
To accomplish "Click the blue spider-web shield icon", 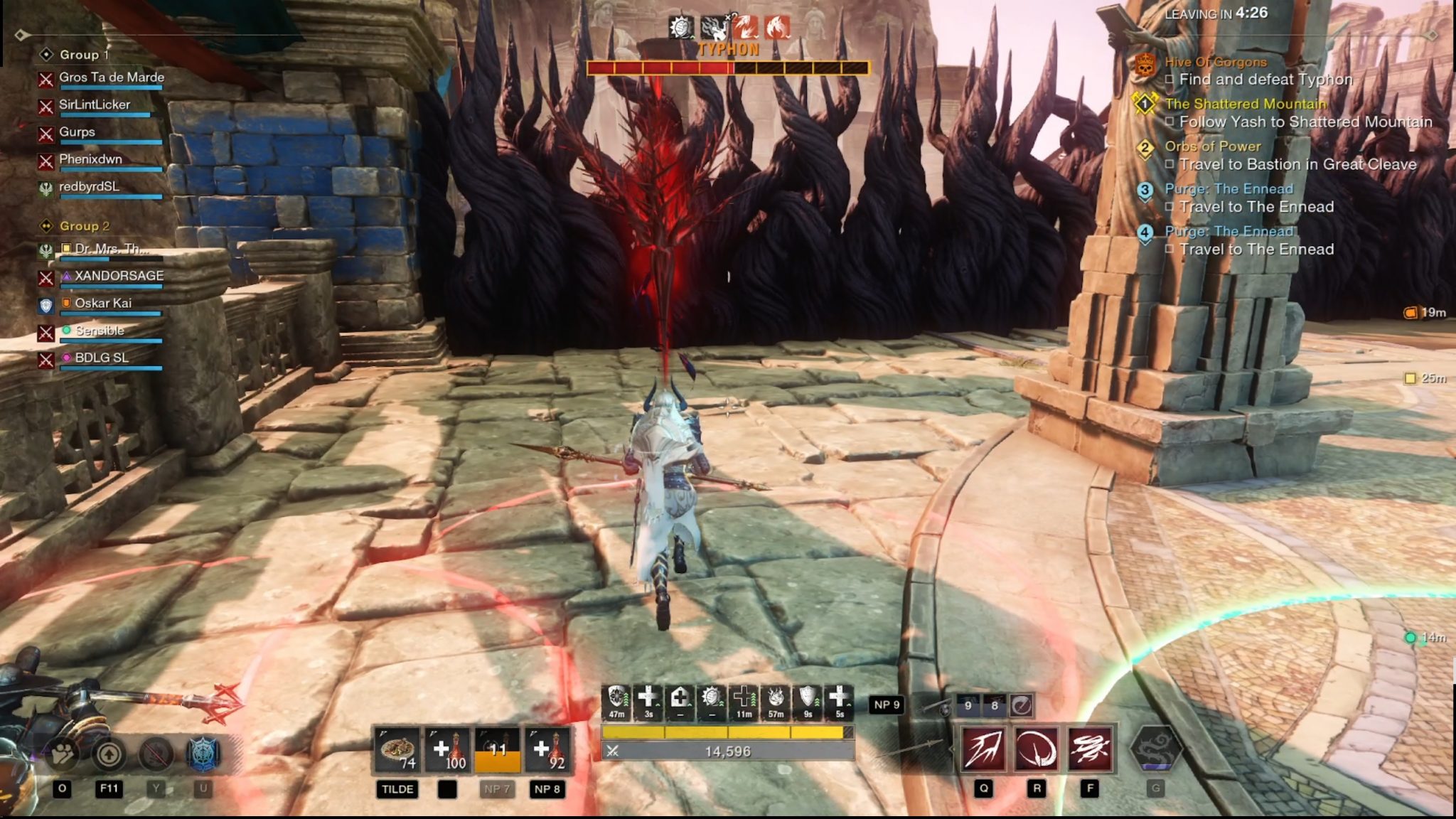I will click(x=203, y=754).
